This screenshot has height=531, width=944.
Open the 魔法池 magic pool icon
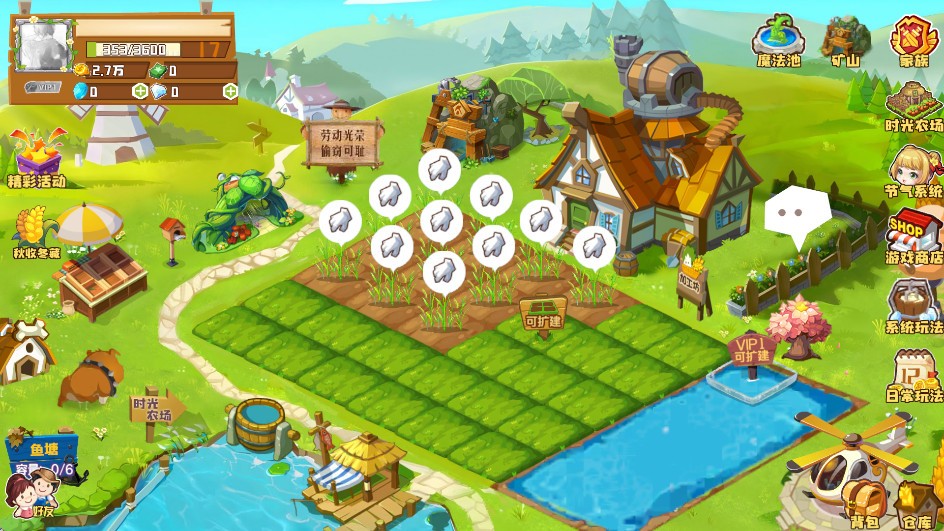[x=778, y=40]
